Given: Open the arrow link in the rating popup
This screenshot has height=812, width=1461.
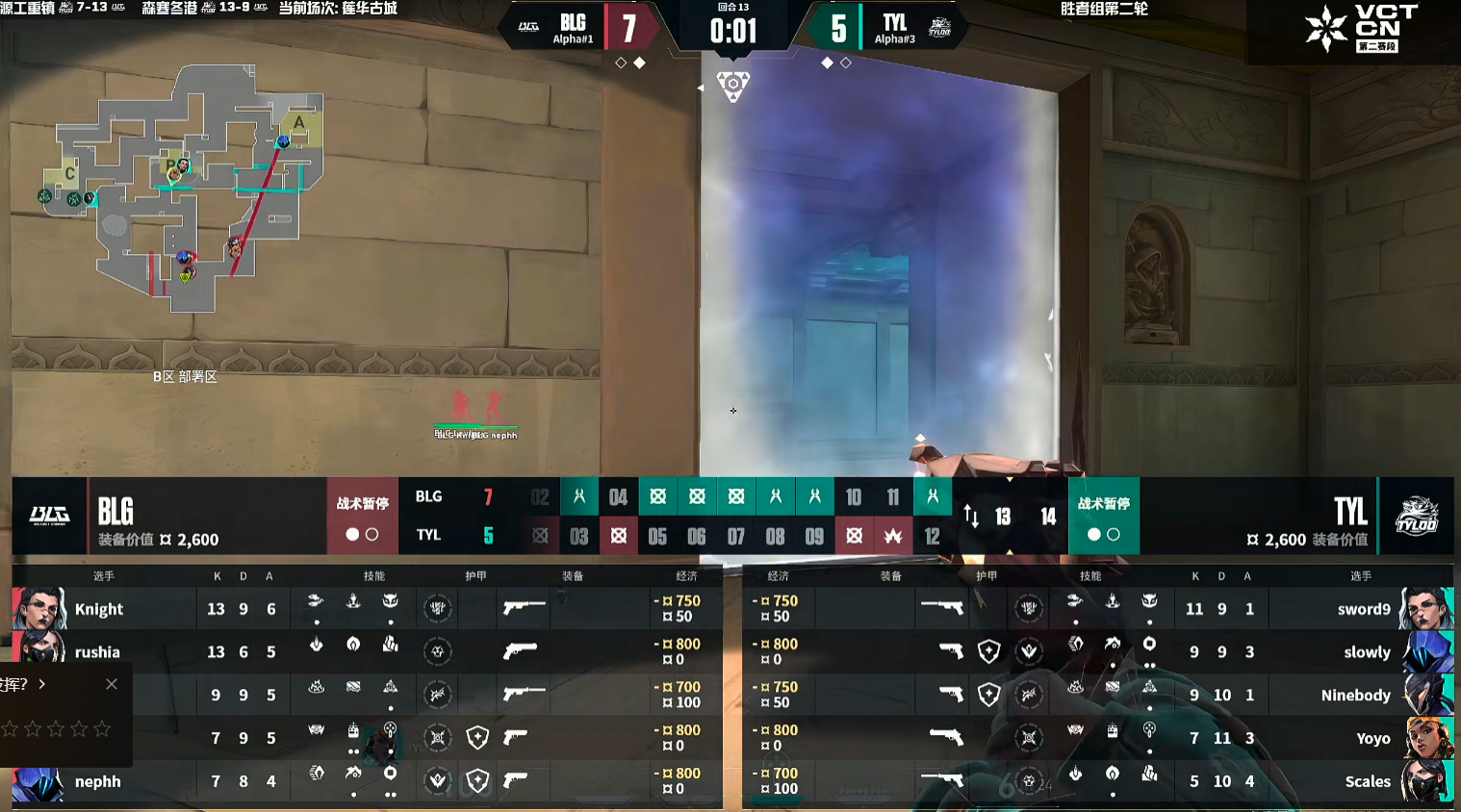Looking at the screenshot, I should 42,684.
